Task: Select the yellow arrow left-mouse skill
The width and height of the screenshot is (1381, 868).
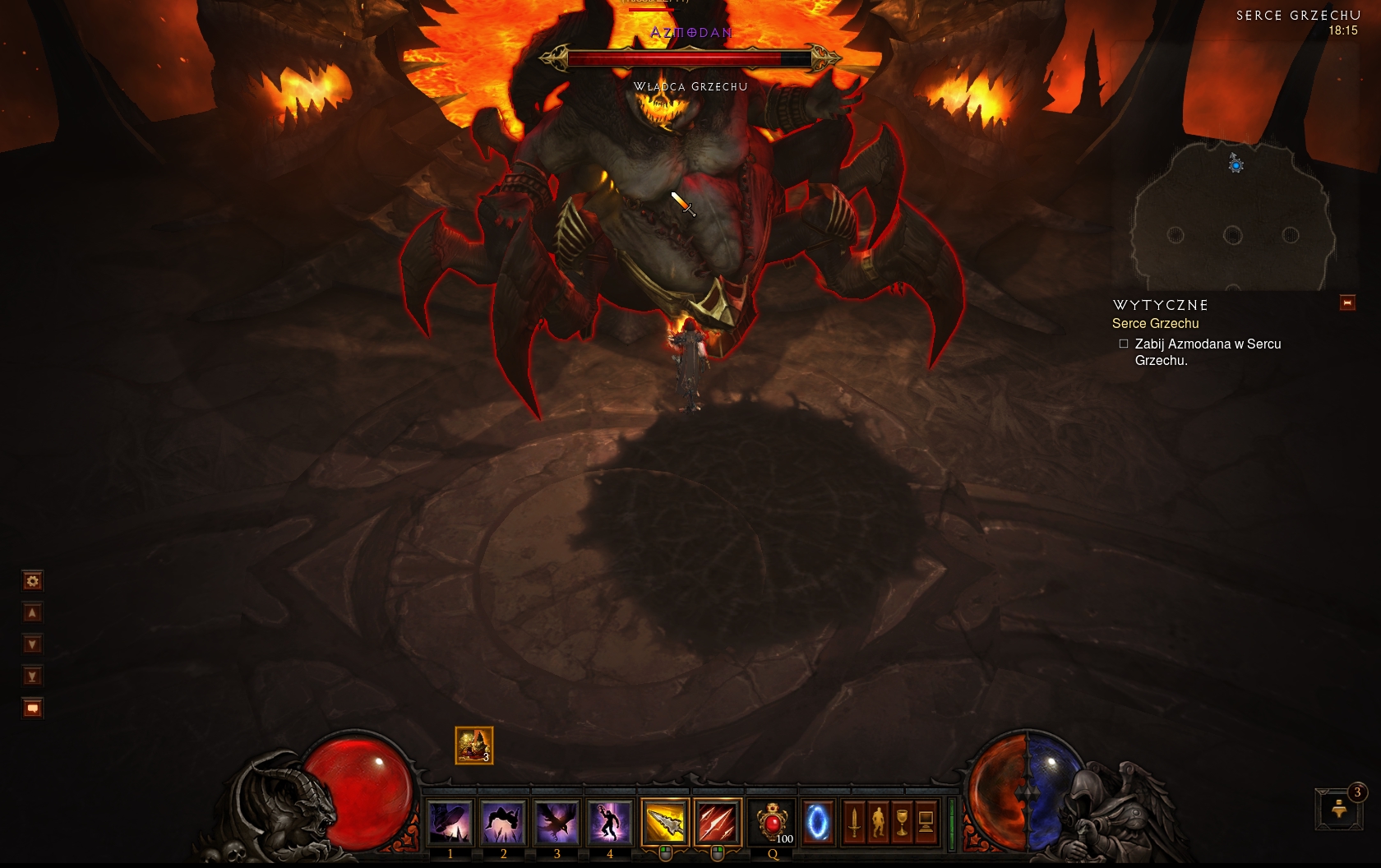Action: click(664, 822)
